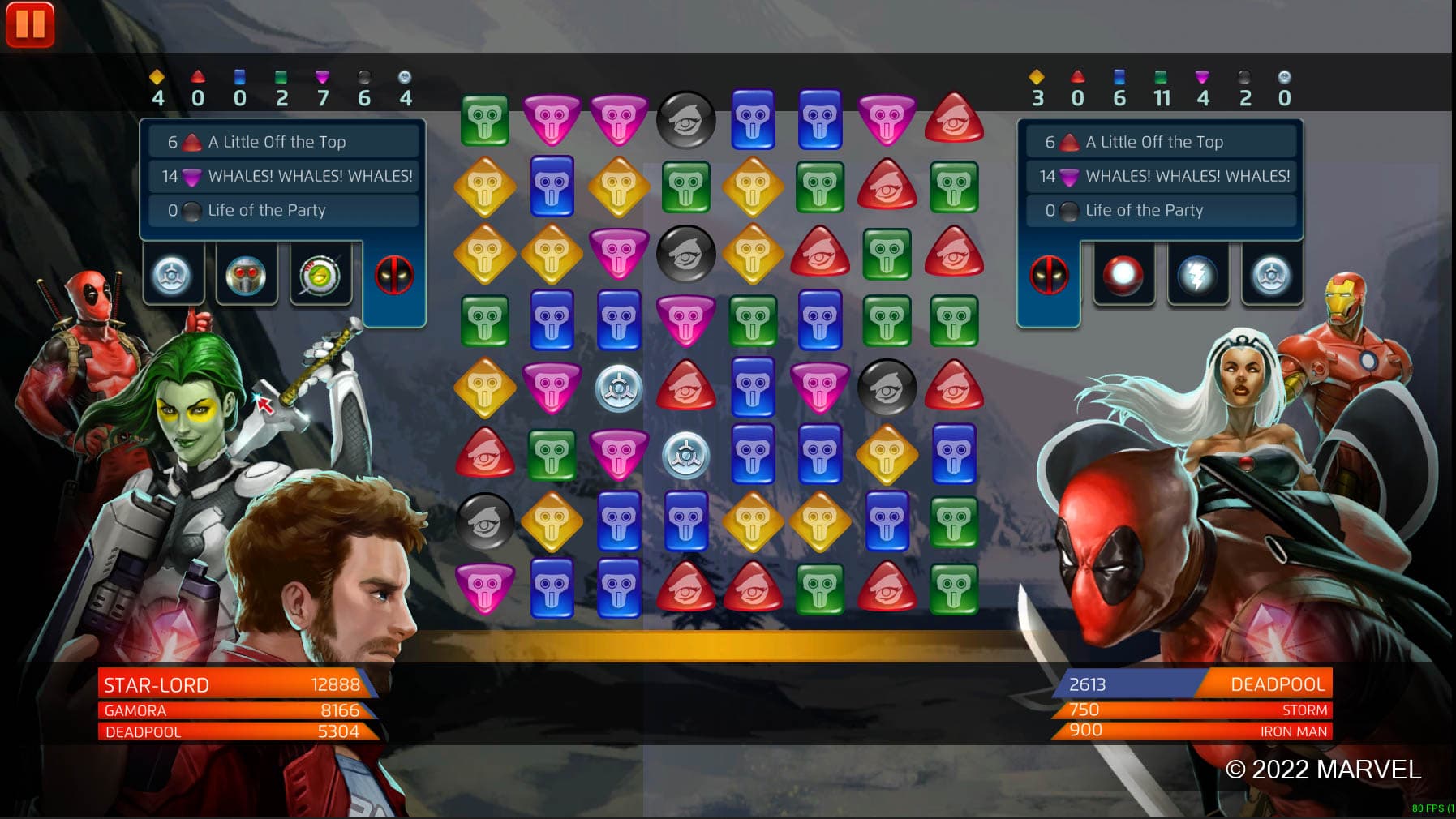This screenshot has width=1456, height=819.
Task: Select a silver Team-Up gem on the board
Action: pos(621,389)
